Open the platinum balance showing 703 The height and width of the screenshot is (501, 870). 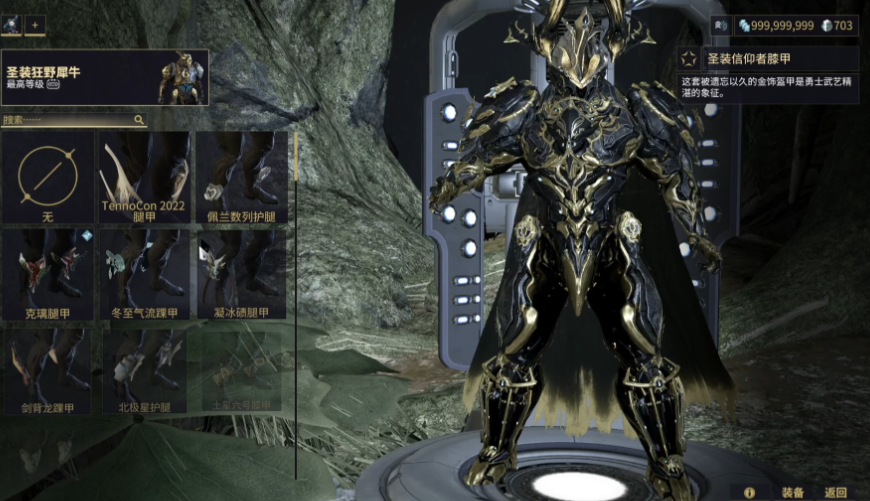(836, 25)
